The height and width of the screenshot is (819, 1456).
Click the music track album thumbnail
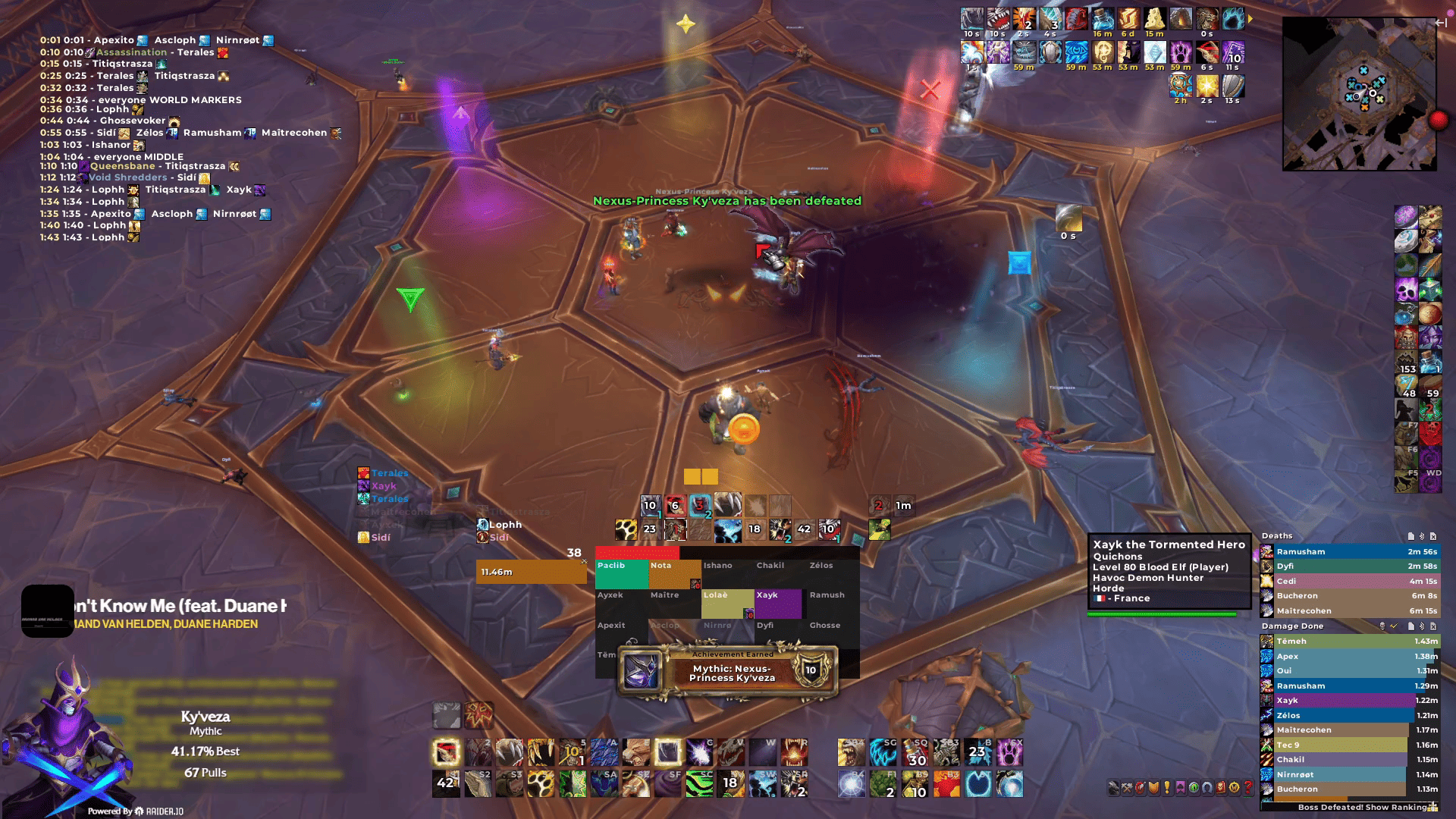[x=47, y=611]
